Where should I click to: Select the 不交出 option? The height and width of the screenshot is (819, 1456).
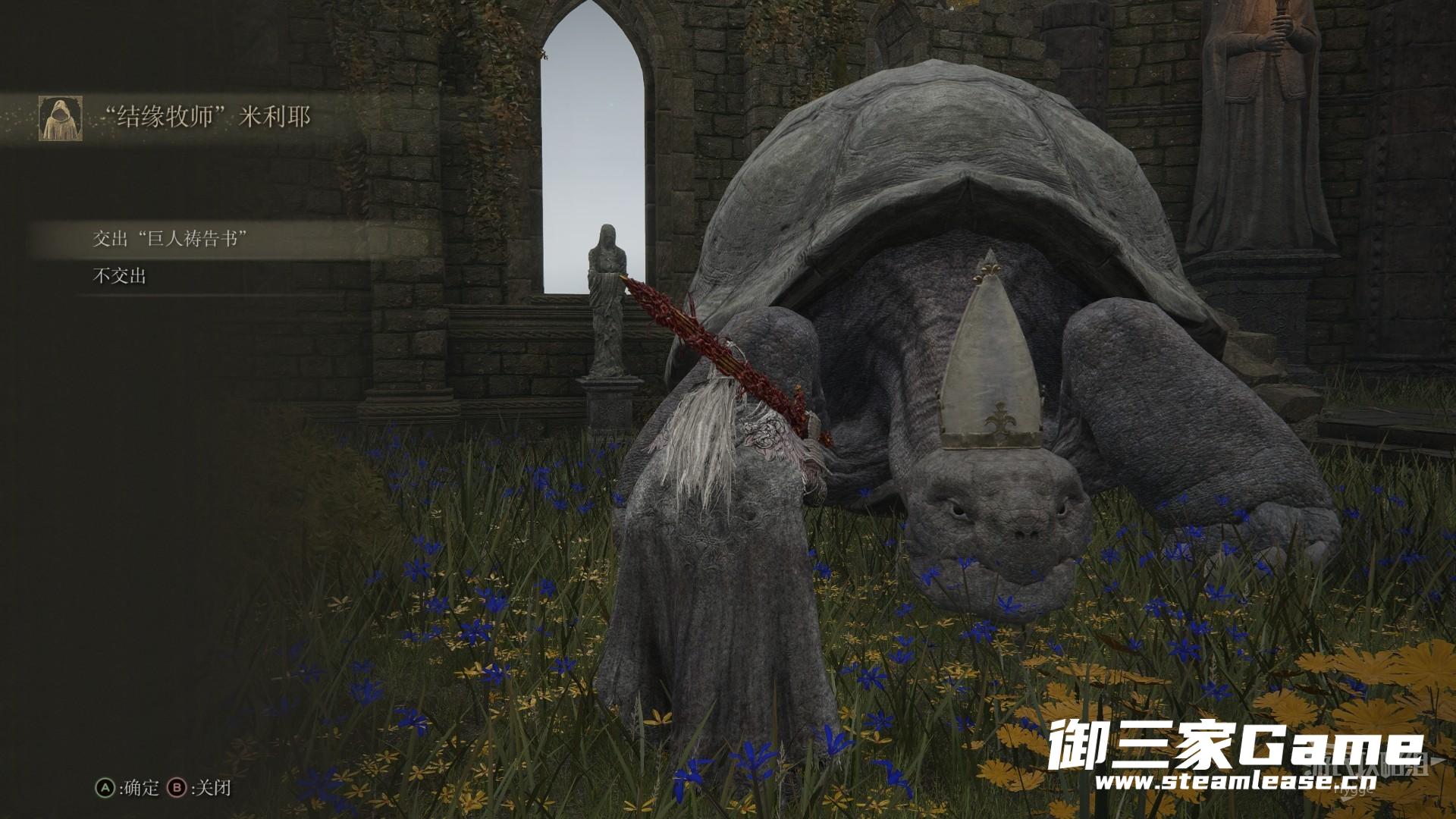(x=120, y=277)
